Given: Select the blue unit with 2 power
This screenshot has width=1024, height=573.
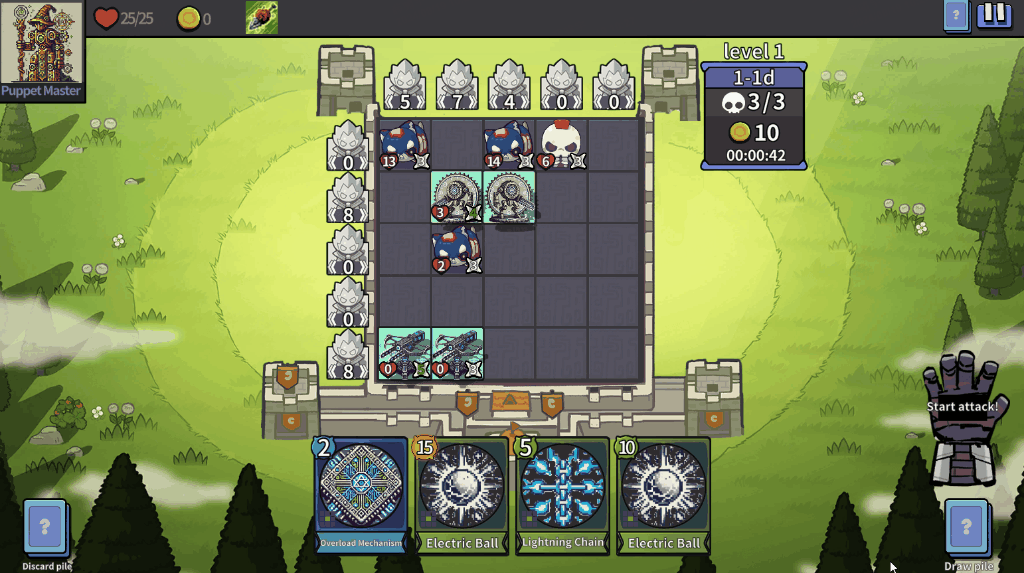Looking at the screenshot, I should (x=457, y=249).
